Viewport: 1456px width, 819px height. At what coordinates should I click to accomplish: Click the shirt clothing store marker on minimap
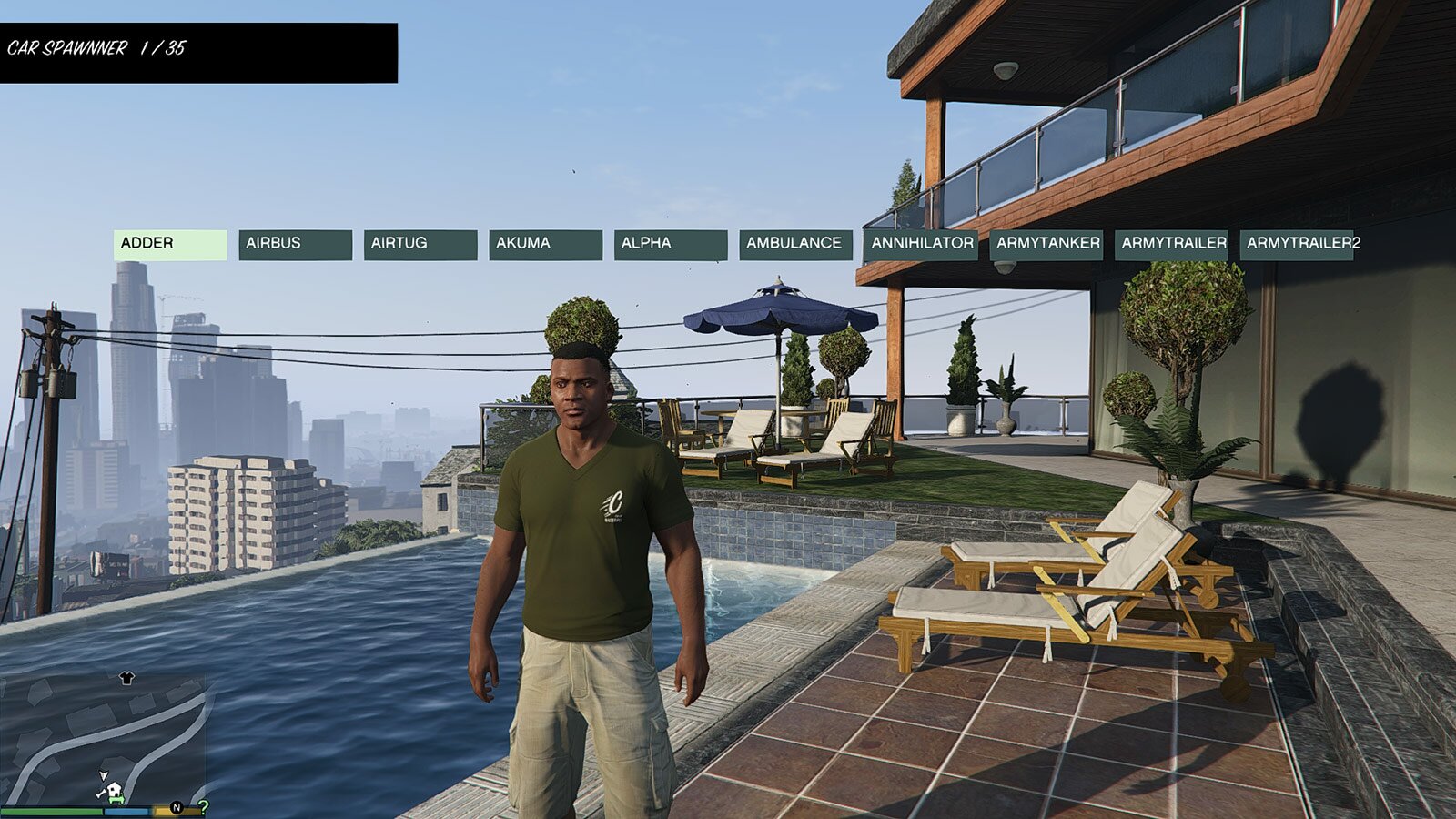(x=126, y=678)
